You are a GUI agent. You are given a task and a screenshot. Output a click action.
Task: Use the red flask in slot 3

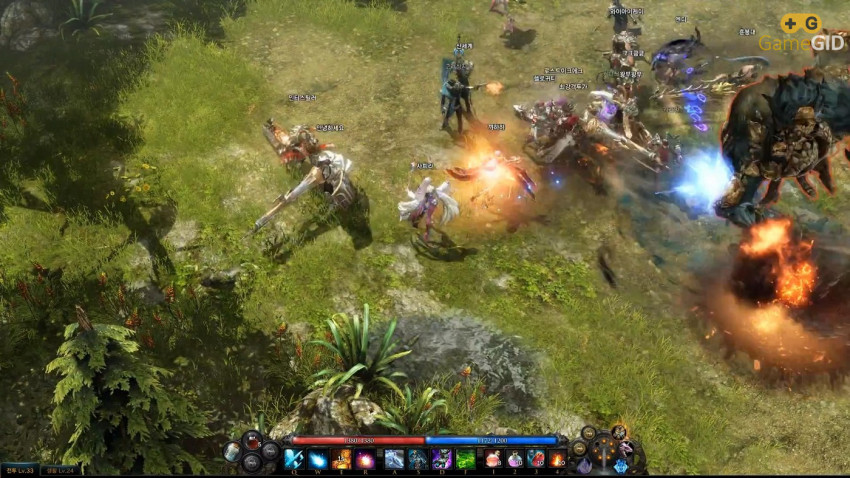point(536,459)
